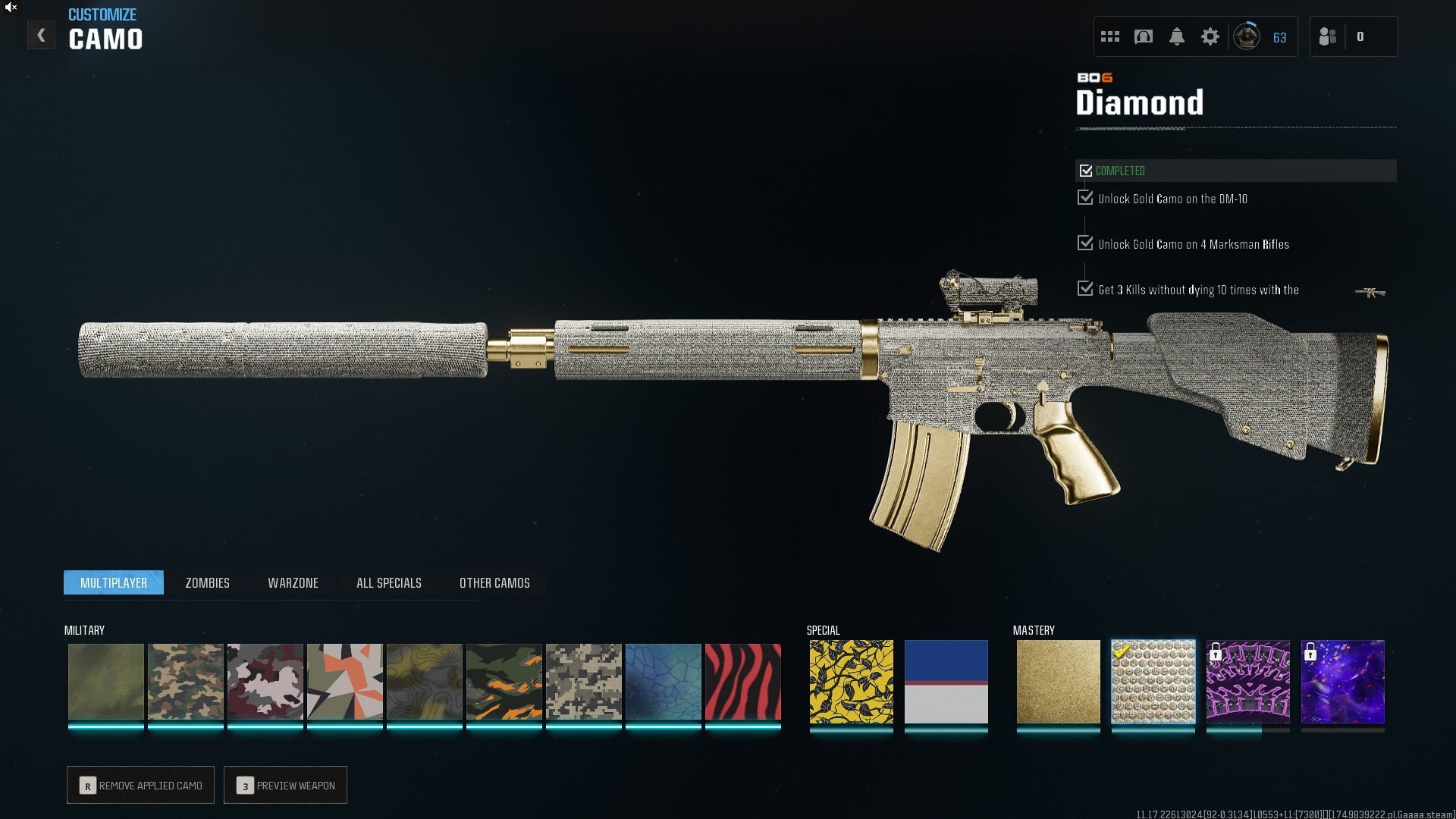Go back using the arrow button
This screenshot has height=819, width=1456.
click(42, 35)
